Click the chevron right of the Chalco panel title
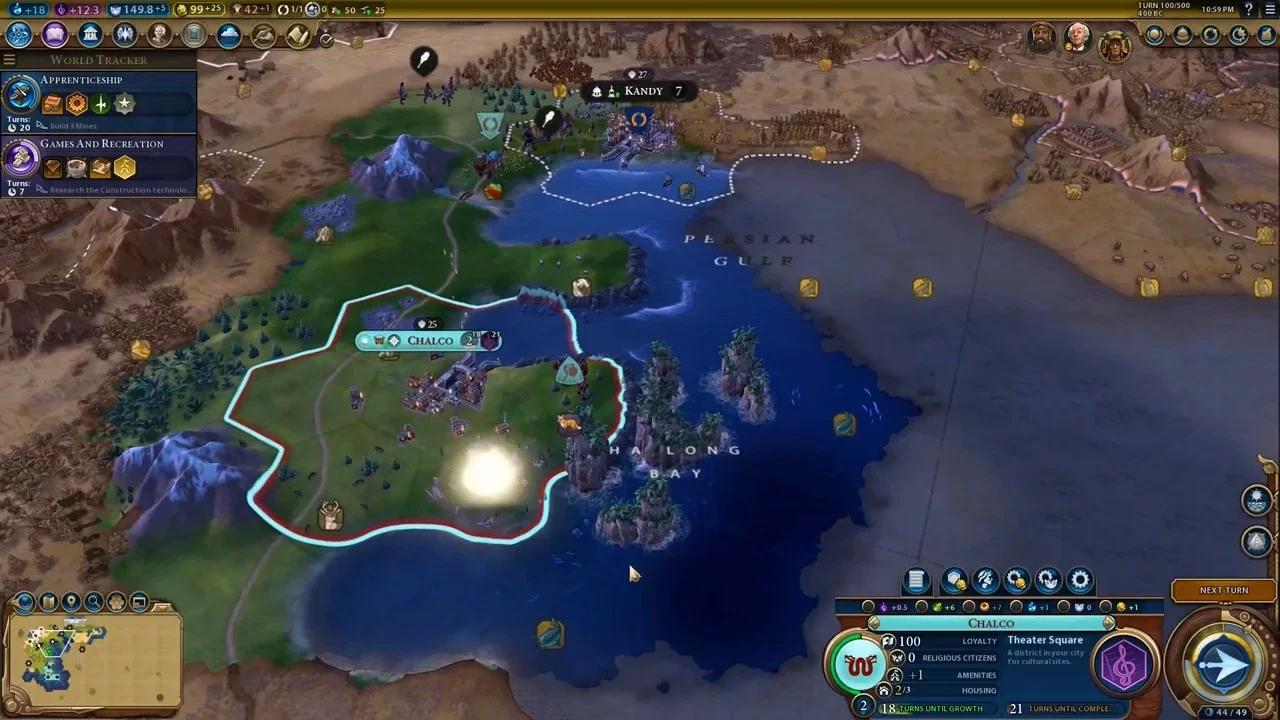The image size is (1280, 720). (1107, 623)
